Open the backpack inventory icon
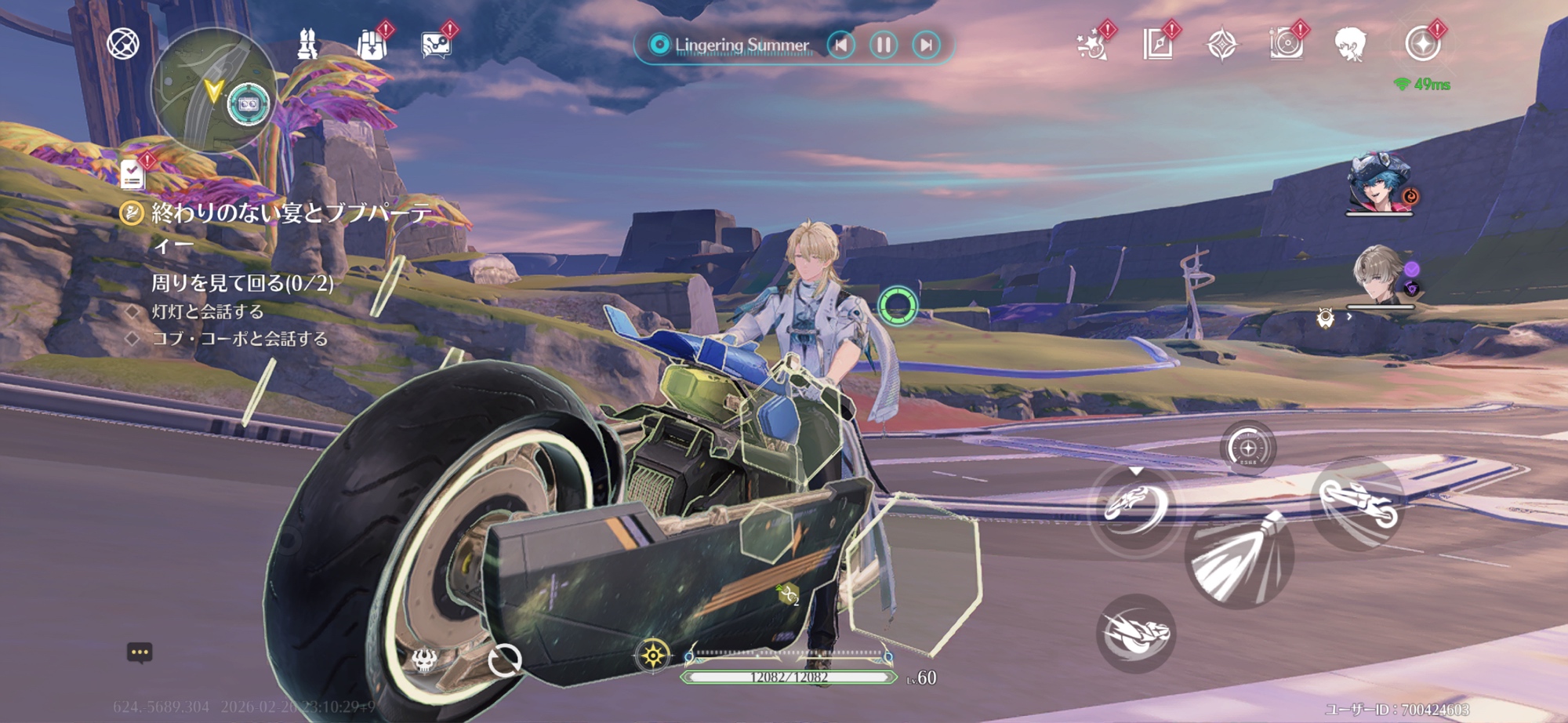 pyautogui.click(x=372, y=45)
